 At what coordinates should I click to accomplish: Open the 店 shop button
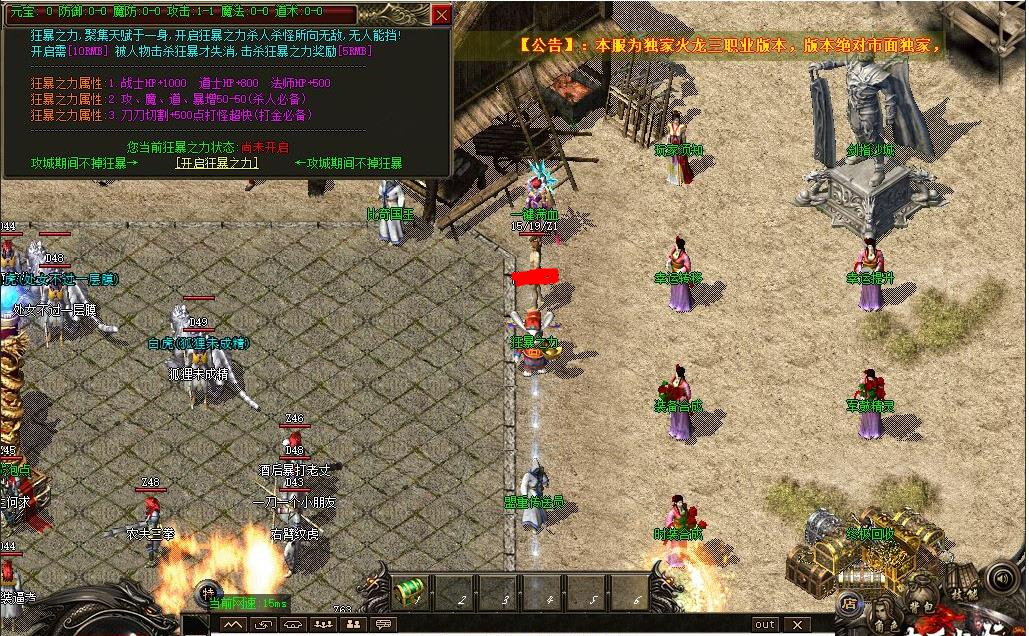[849, 603]
